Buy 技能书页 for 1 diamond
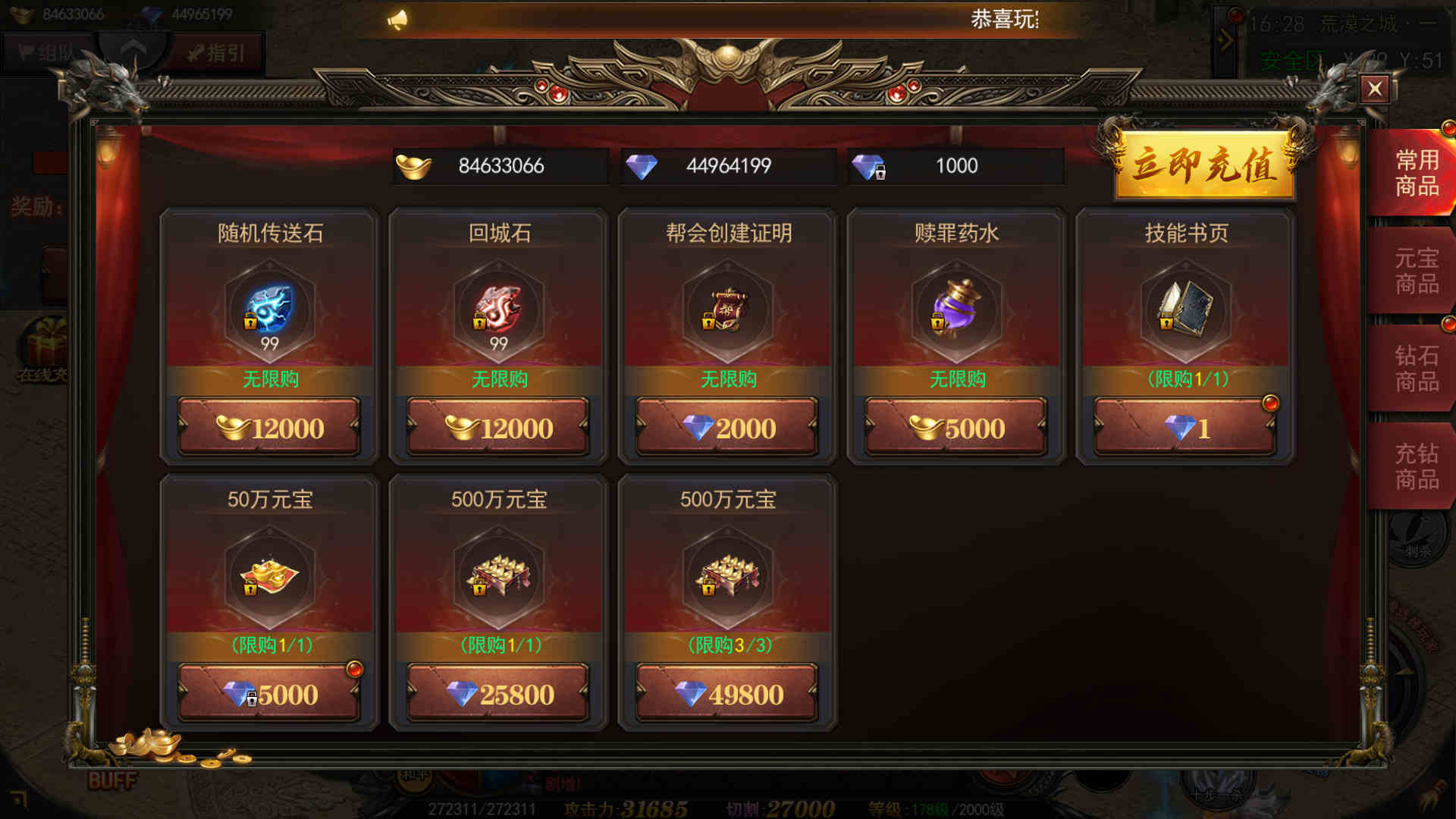The width and height of the screenshot is (1456, 819). (x=1185, y=428)
